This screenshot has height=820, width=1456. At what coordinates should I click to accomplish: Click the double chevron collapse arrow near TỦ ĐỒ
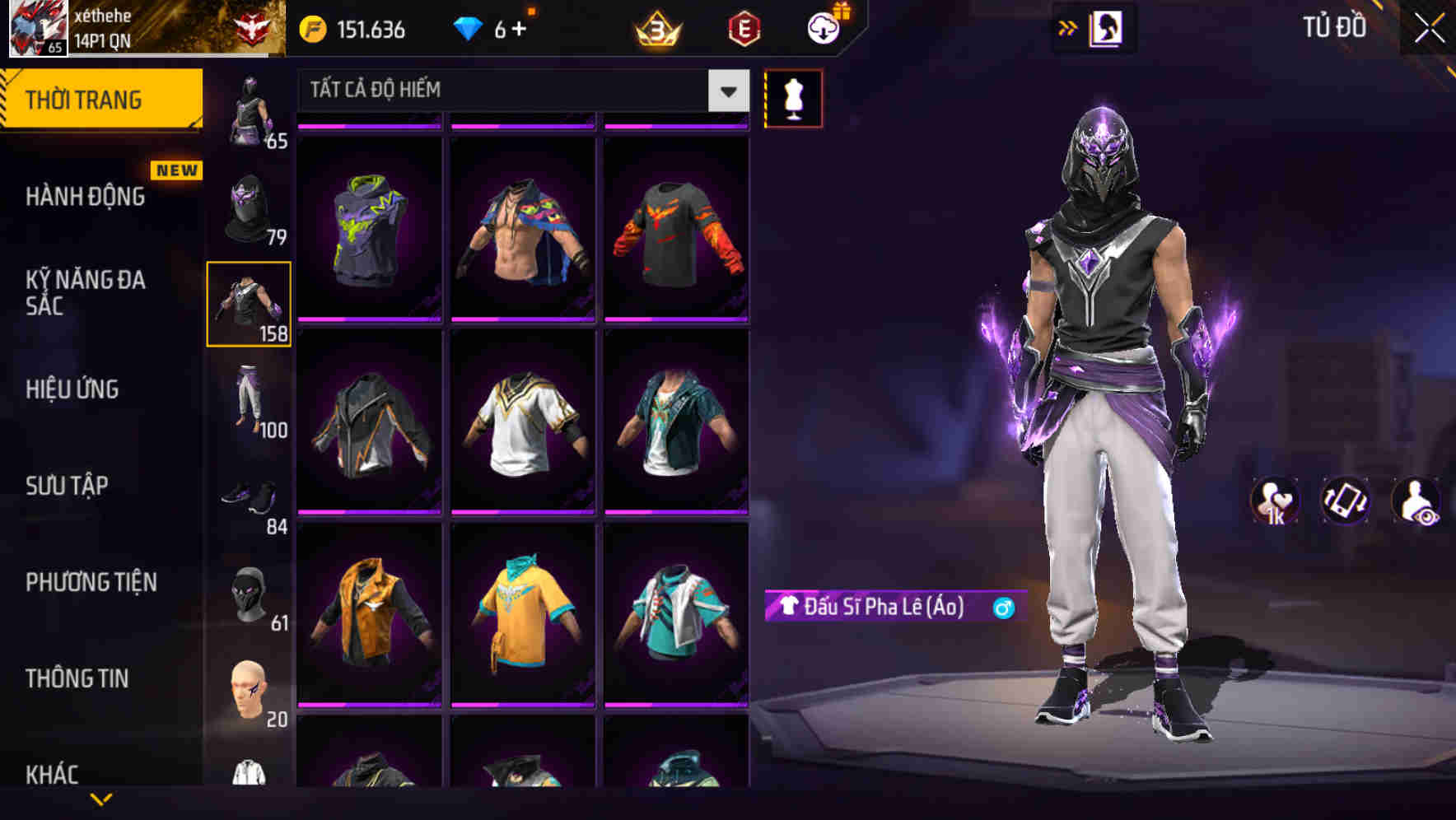tap(1067, 27)
